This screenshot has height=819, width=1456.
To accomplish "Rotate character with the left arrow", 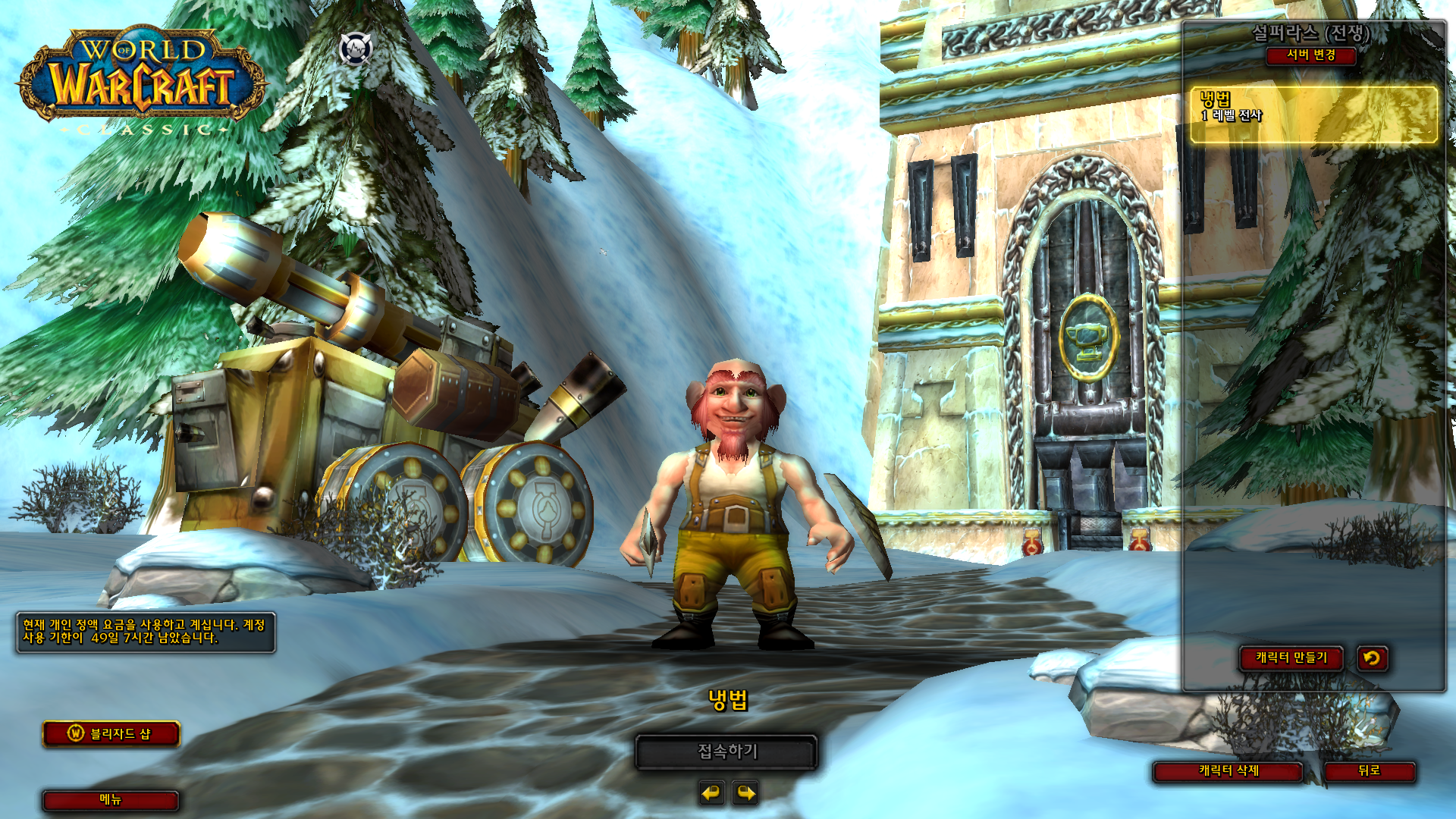I will [x=711, y=793].
